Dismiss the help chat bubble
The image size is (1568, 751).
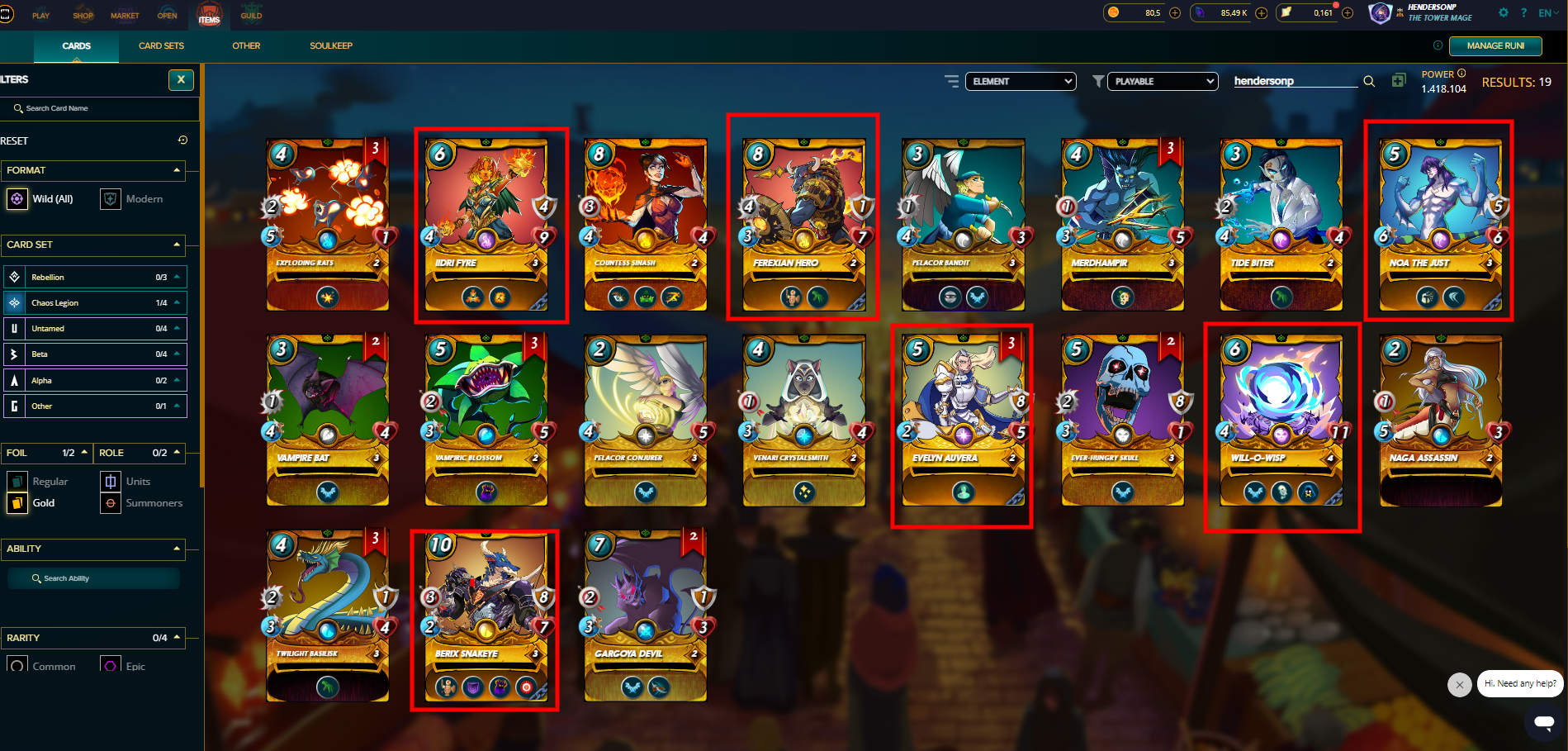click(x=1459, y=684)
